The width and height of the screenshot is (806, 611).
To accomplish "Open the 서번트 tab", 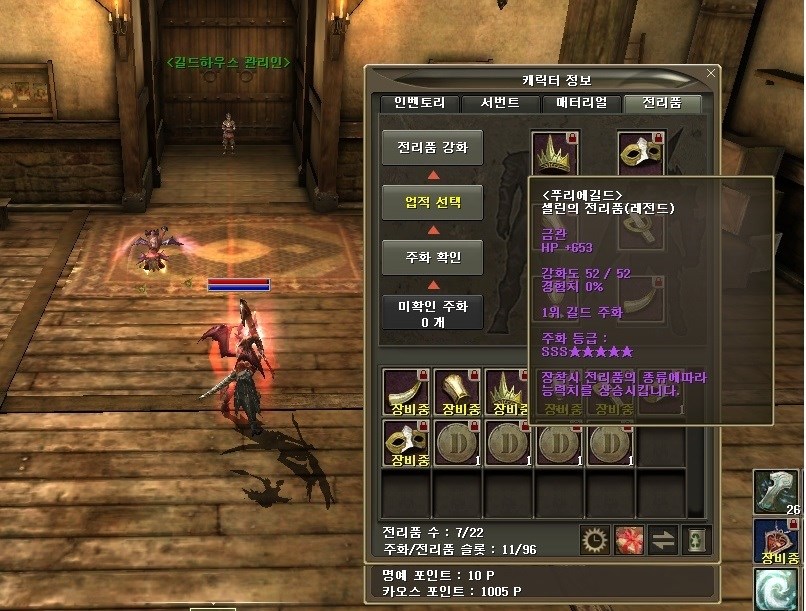I will pyautogui.click(x=499, y=103).
